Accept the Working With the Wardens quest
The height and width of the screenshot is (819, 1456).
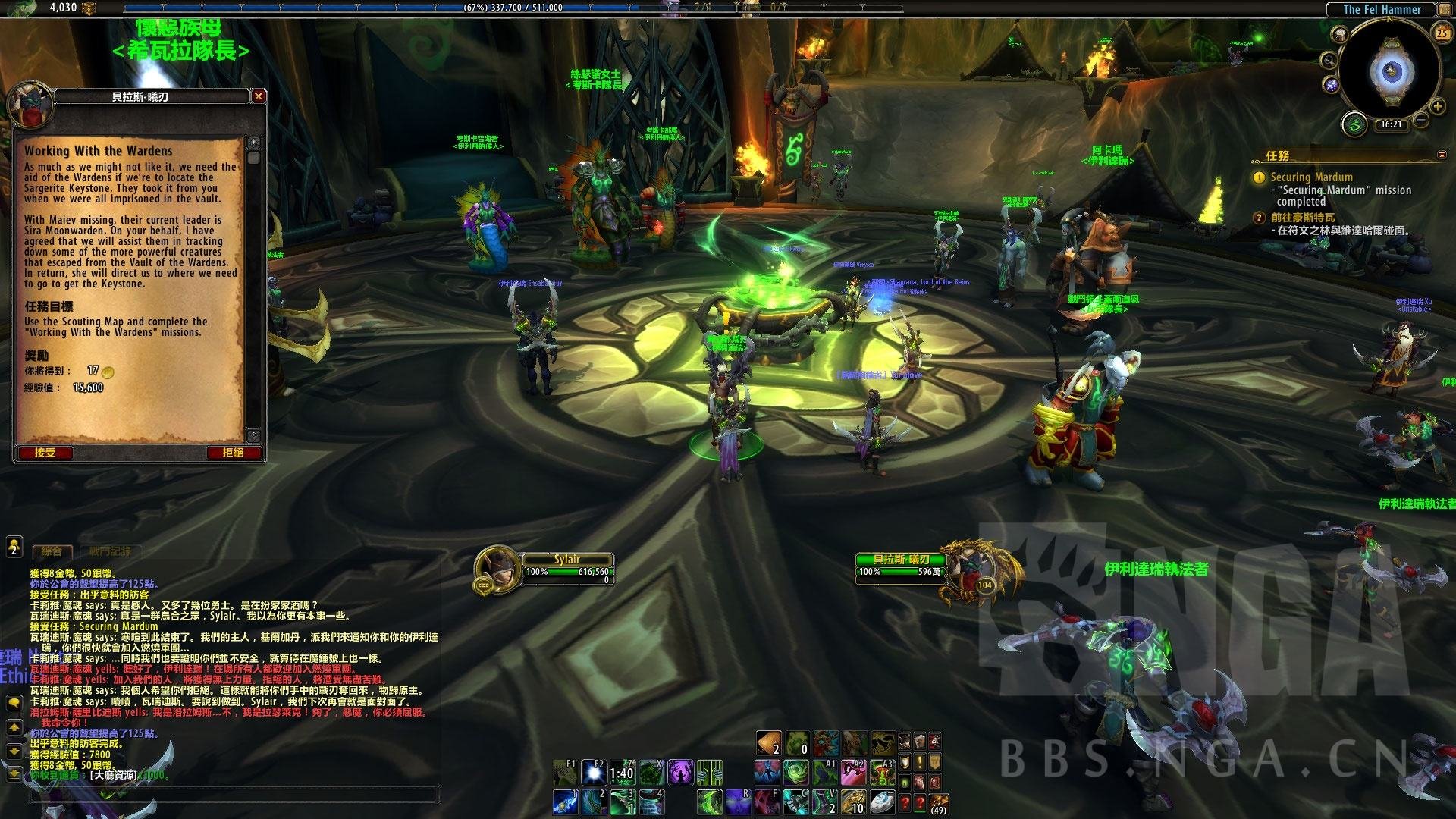tap(45, 453)
